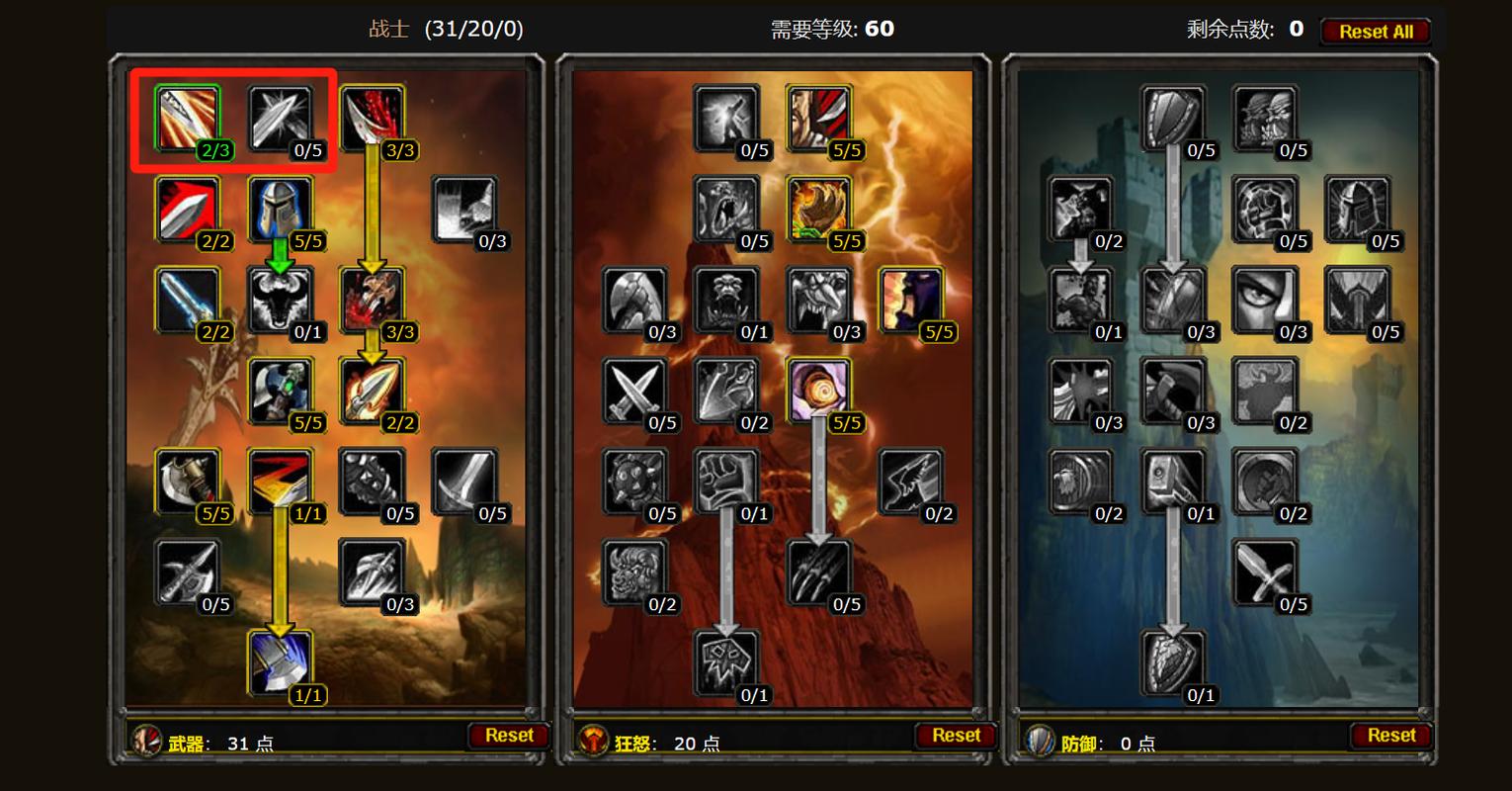Click the Enrage talent in Fury tree
Viewport: 1512px width, 791px height.
pyautogui.click(x=820, y=391)
